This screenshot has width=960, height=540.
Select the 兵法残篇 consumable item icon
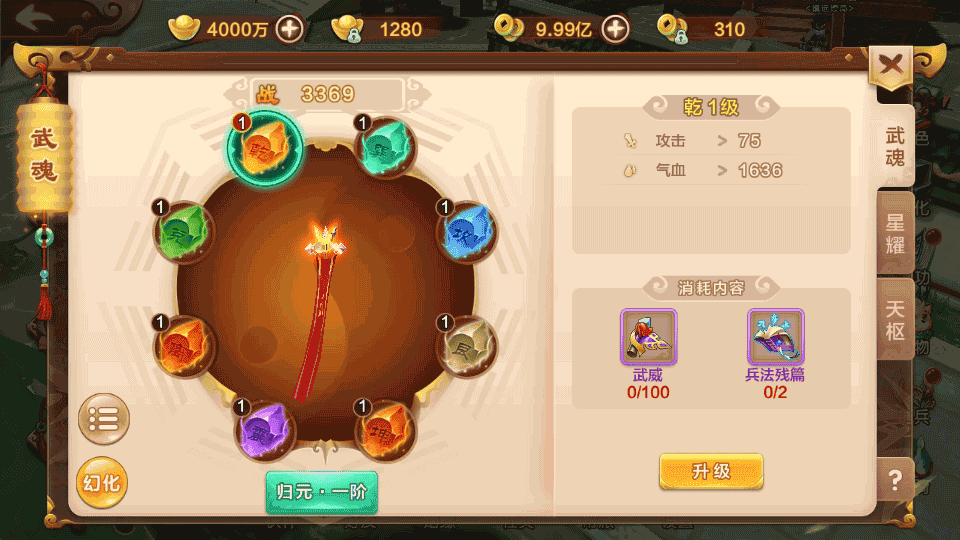[x=775, y=336]
